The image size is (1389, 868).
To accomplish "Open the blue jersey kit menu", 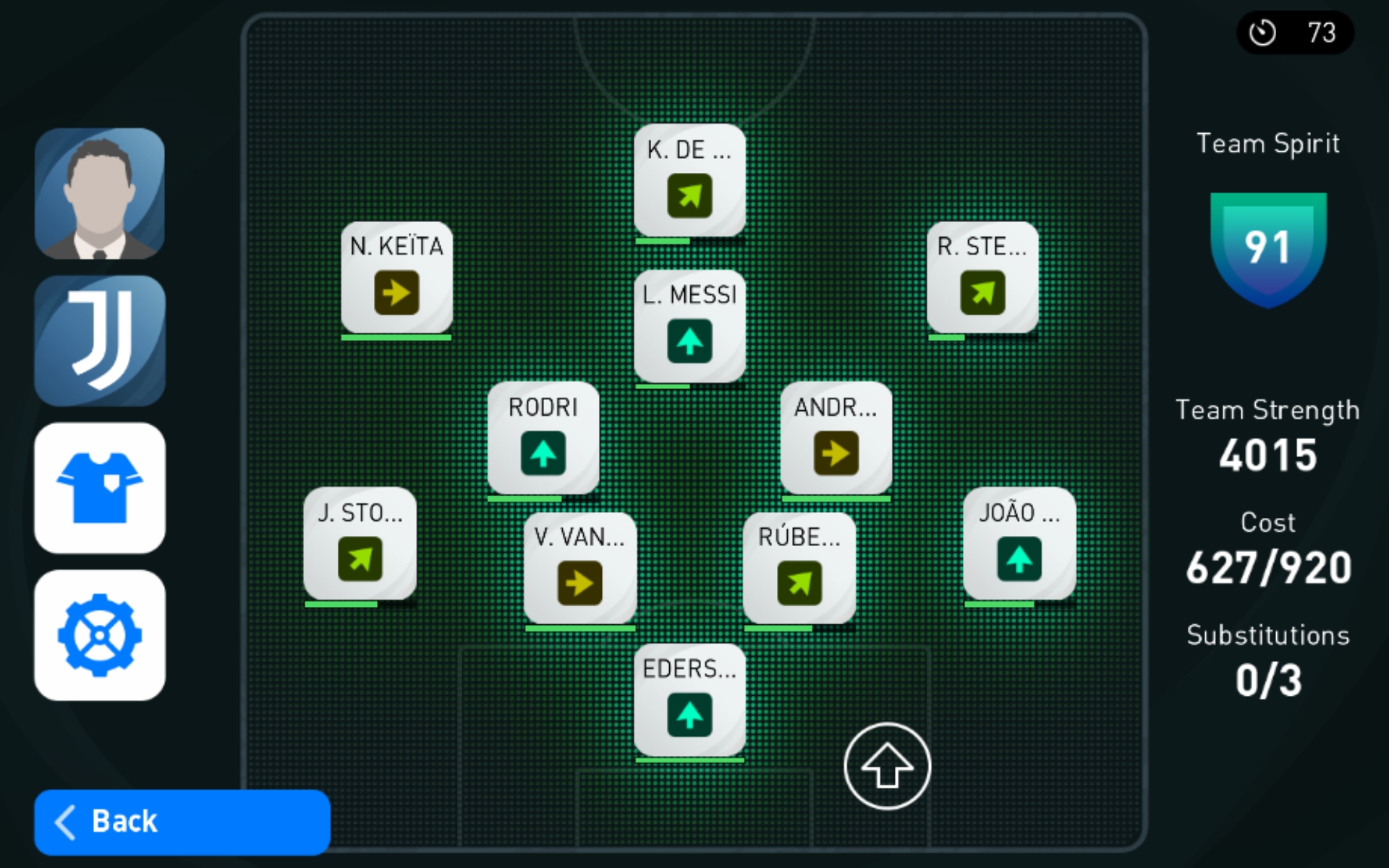I will pyautogui.click(x=100, y=488).
